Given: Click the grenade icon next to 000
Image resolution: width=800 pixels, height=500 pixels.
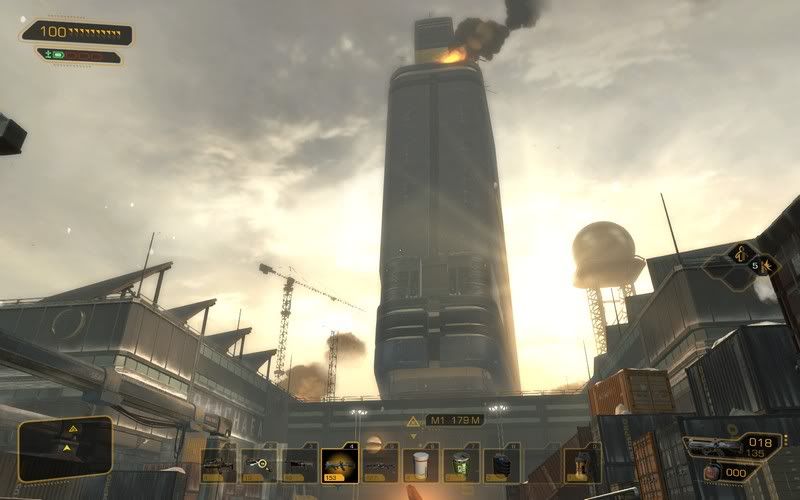Looking at the screenshot, I should 711,472.
